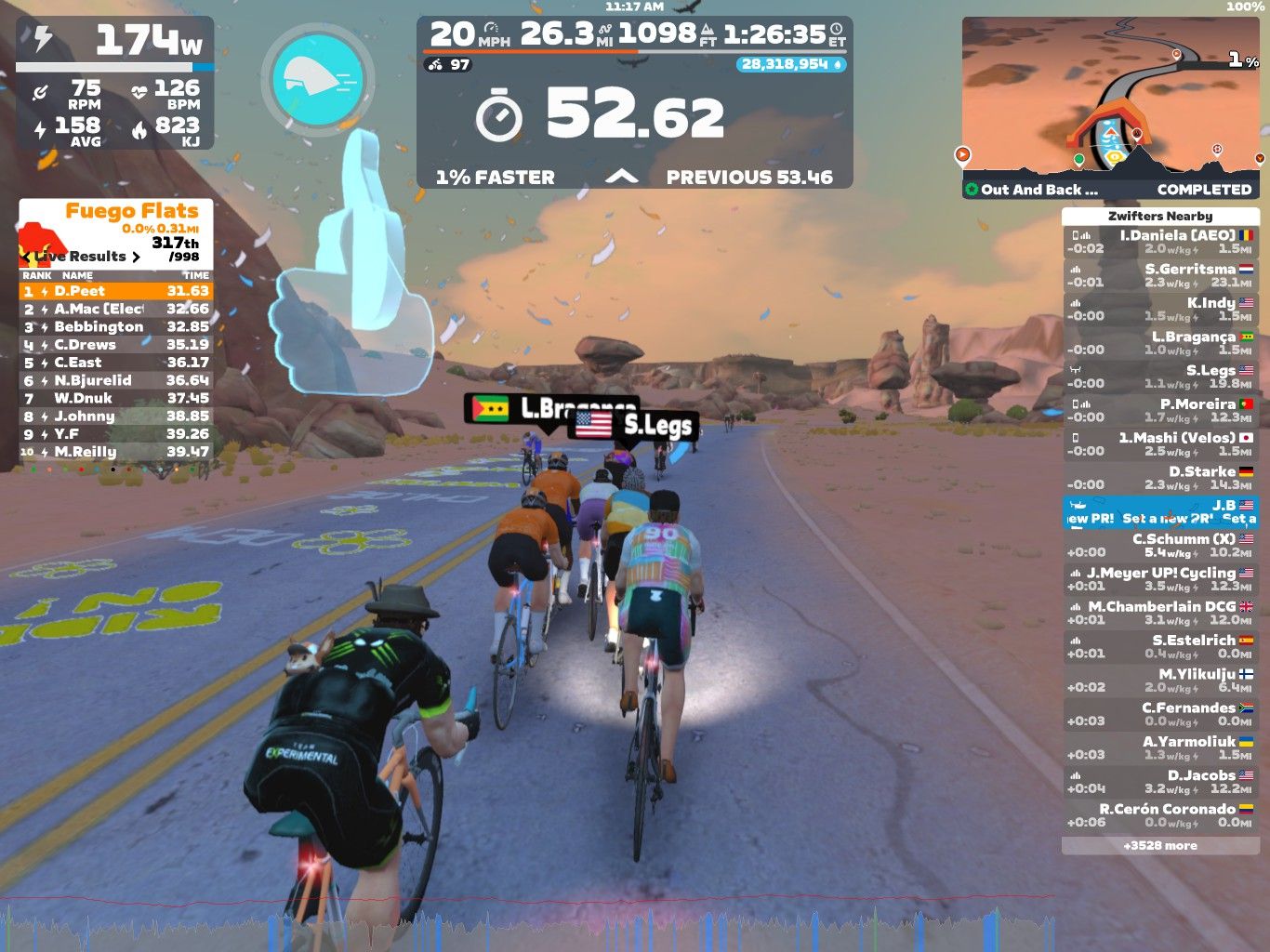The height and width of the screenshot is (952, 1270).
Task: Open Live Results for Fuego Flats
Action: pyautogui.click(x=84, y=257)
